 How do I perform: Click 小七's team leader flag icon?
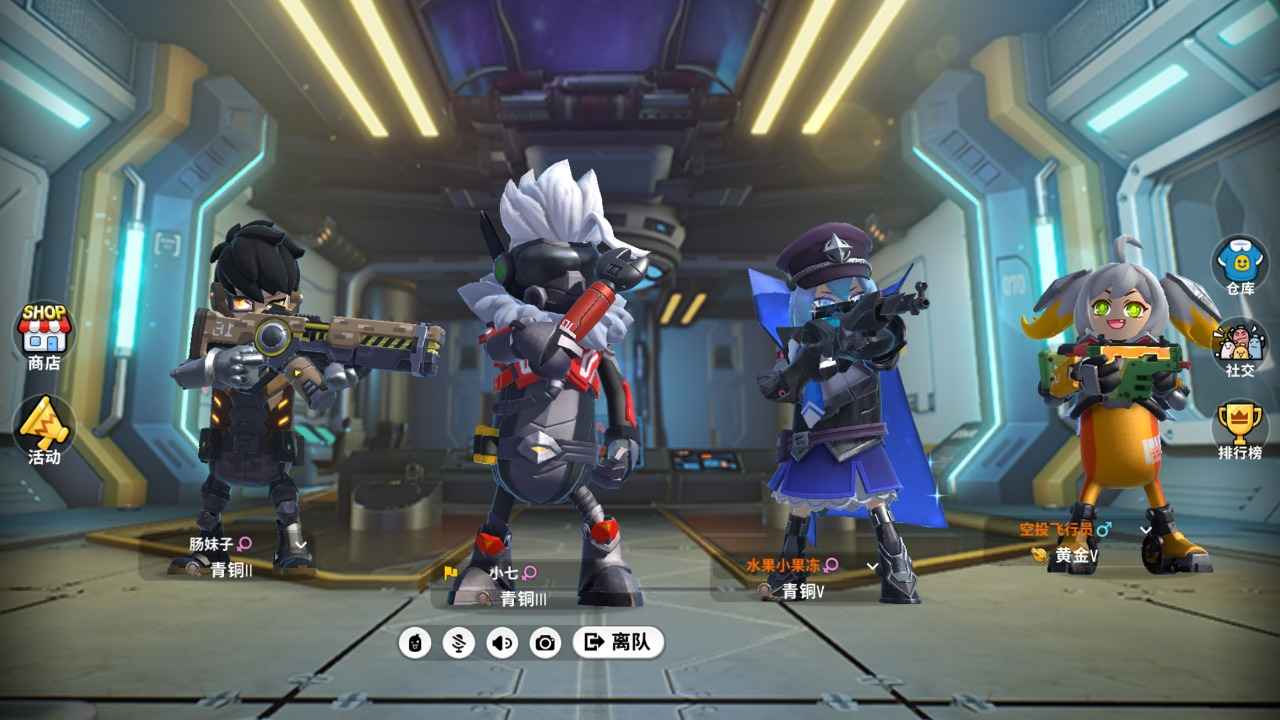(x=449, y=573)
